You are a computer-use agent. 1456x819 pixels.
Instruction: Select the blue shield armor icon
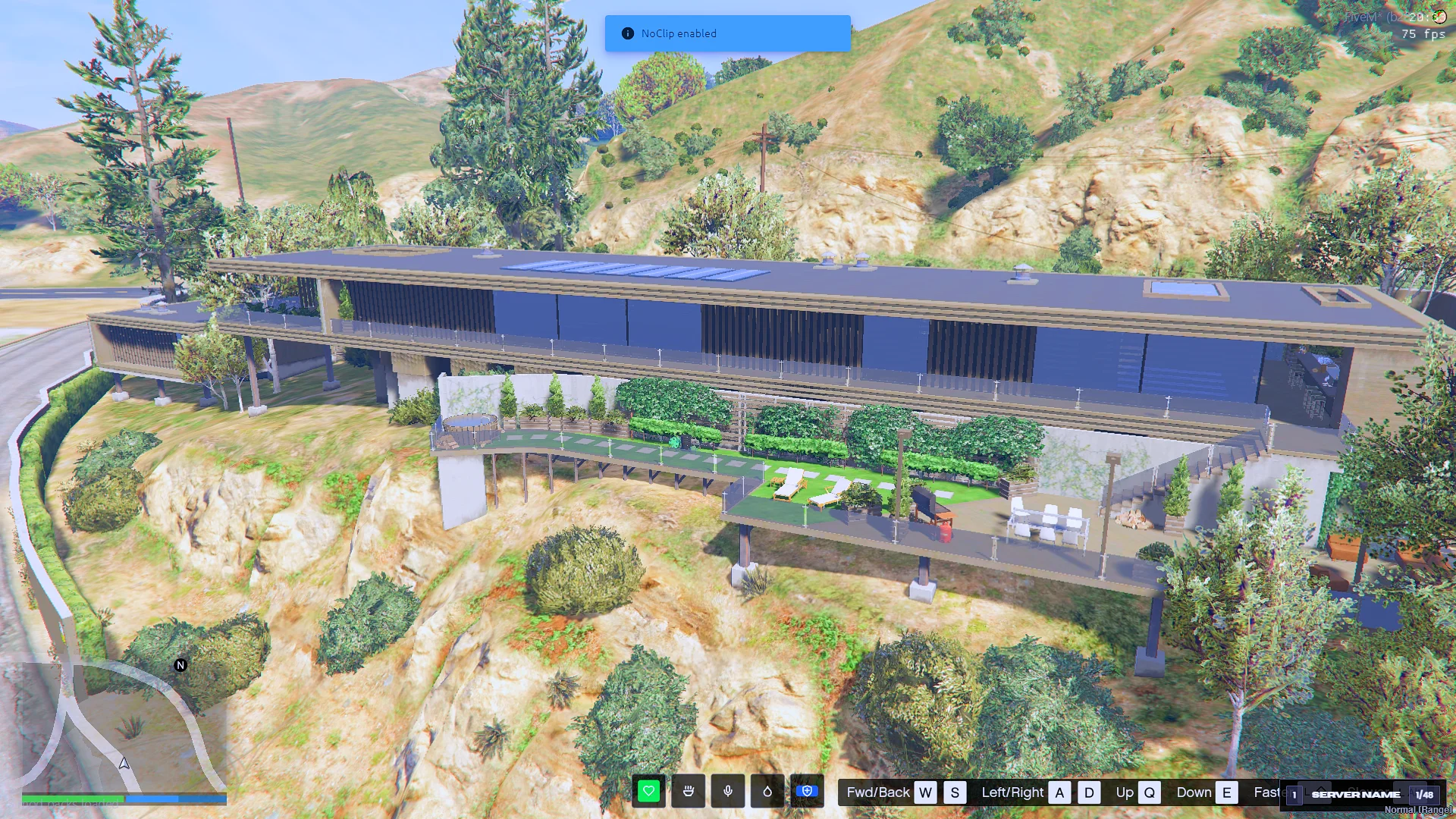click(x=807, y=792)
